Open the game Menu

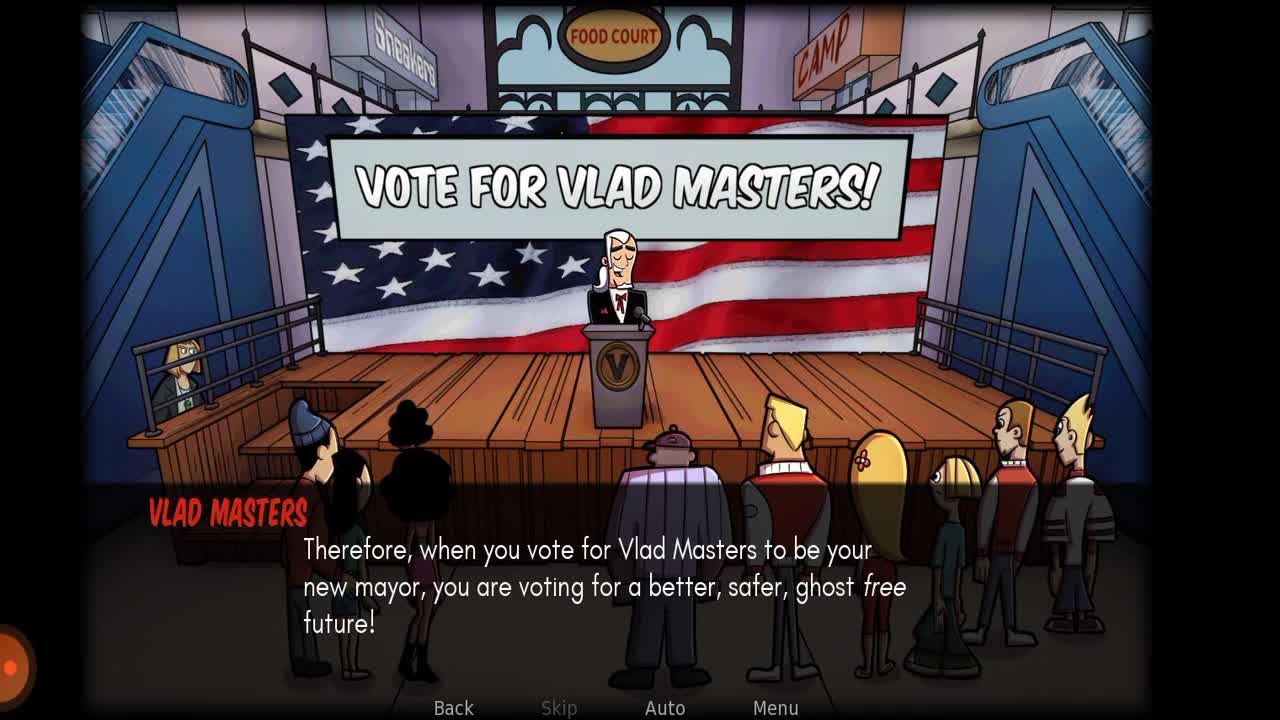775,707
